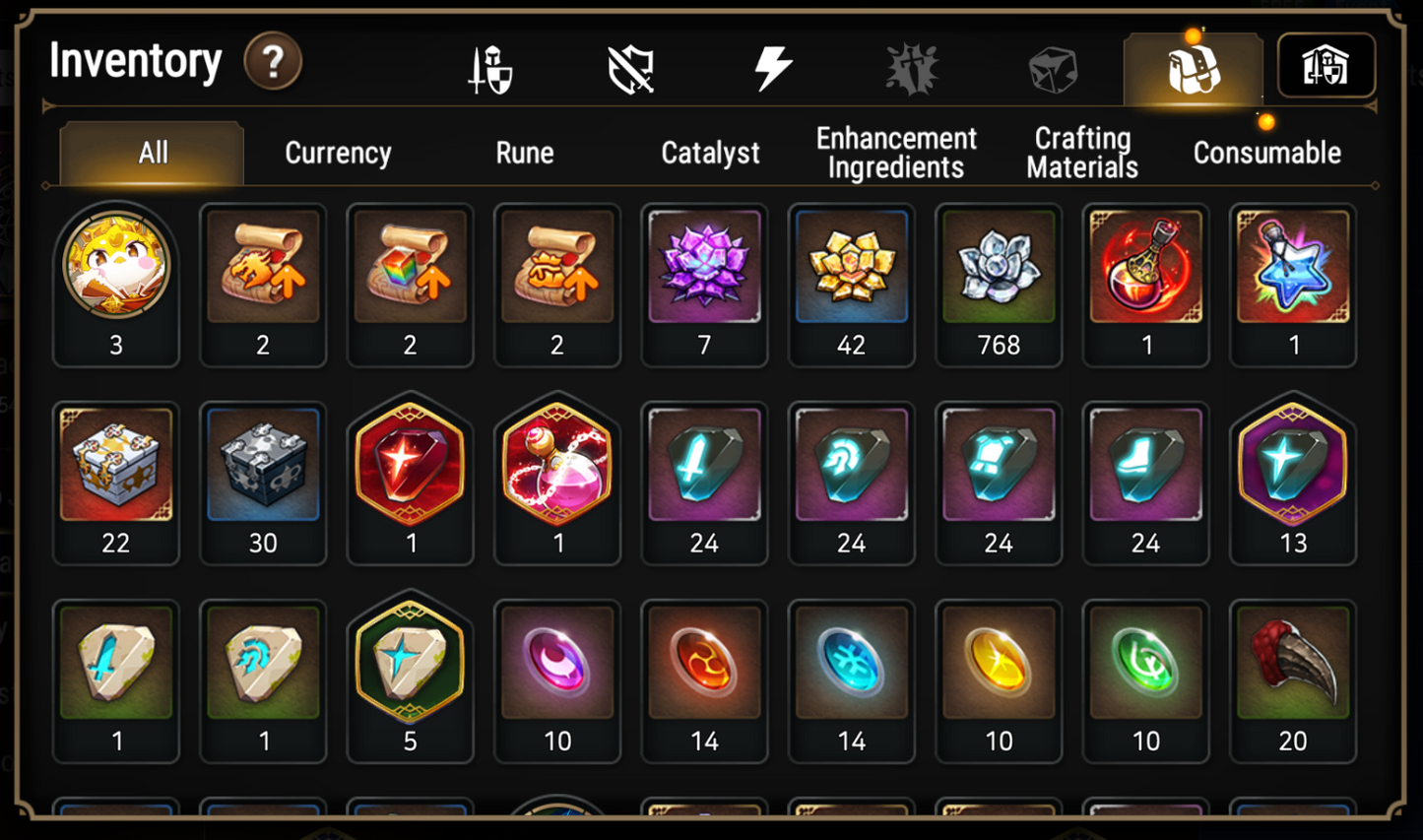Select the backpack inventory icon
This screenshot has height=840, width=1423.
coord(1194,66)
